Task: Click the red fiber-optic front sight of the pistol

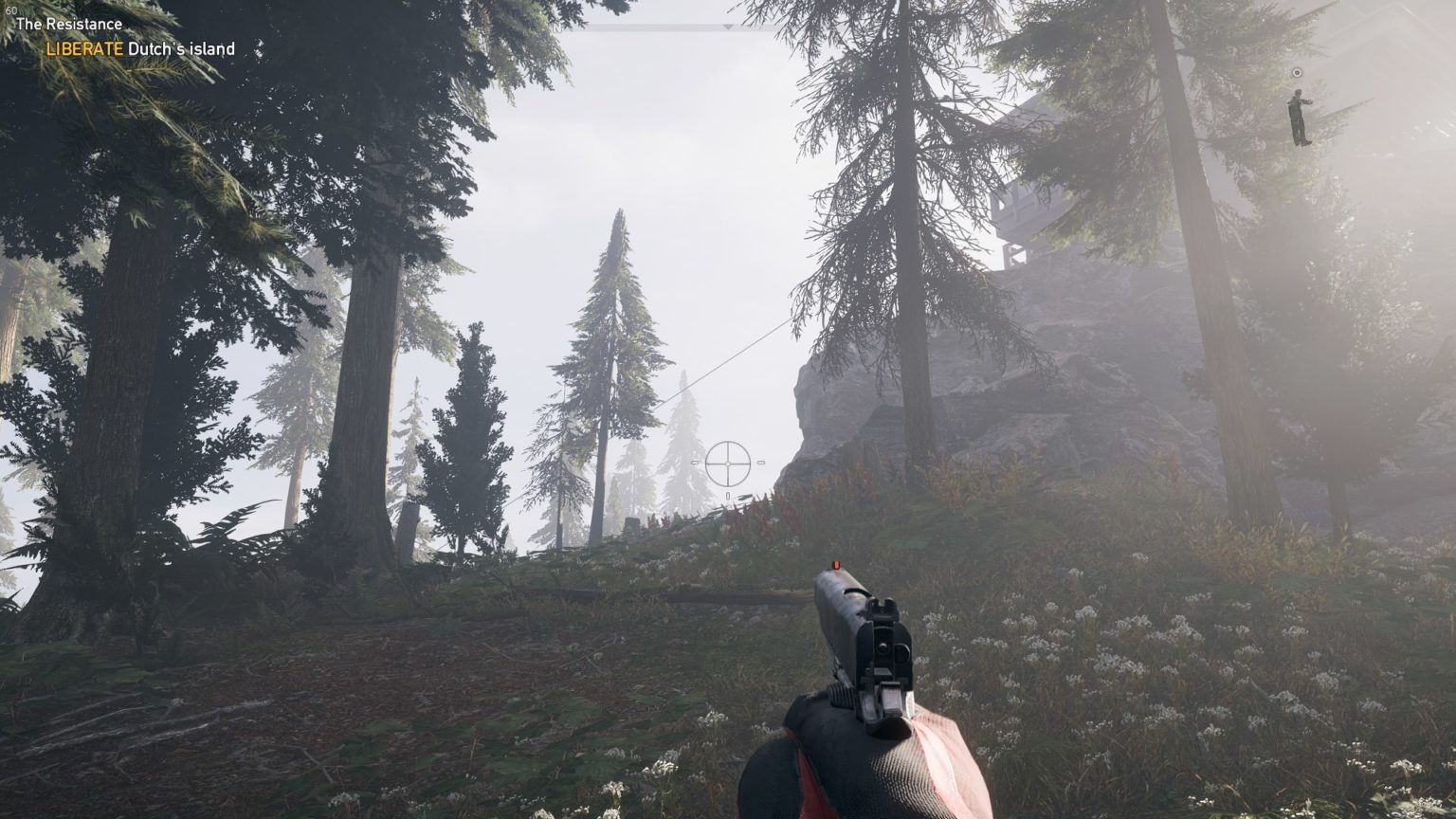Action: [835, 564]
